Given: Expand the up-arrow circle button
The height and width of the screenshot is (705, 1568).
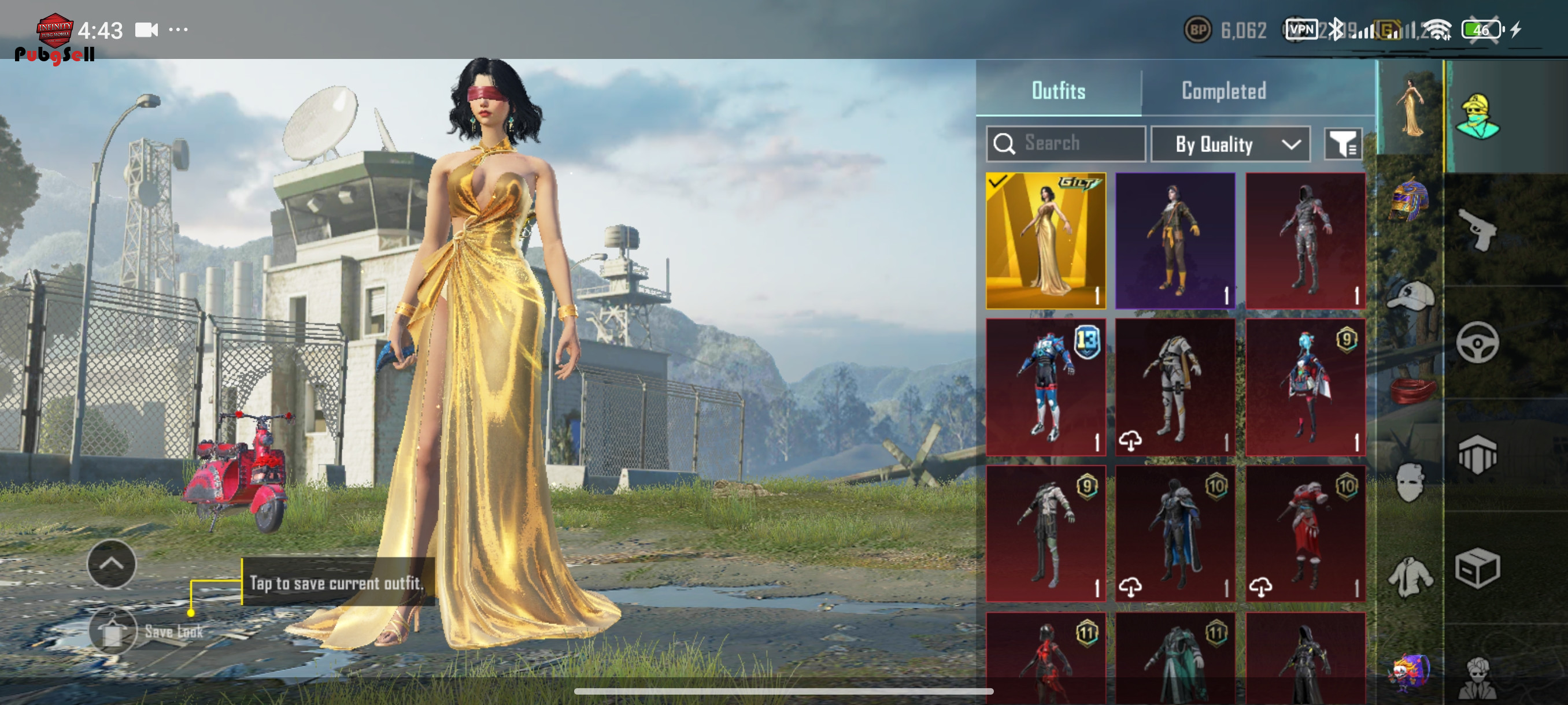Looking at the screenshot, I should pos(112,564).
